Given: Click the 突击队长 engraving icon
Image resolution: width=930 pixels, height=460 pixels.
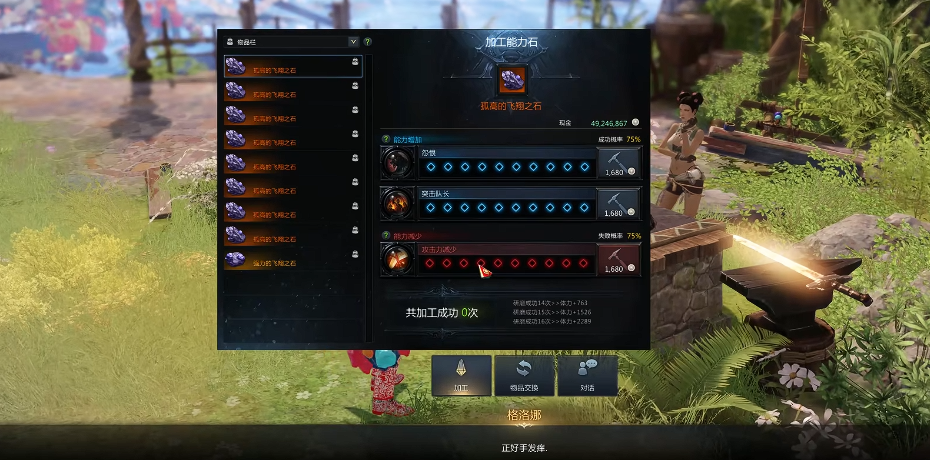Looking at the screenshot, I should click(x=397, y=203).
